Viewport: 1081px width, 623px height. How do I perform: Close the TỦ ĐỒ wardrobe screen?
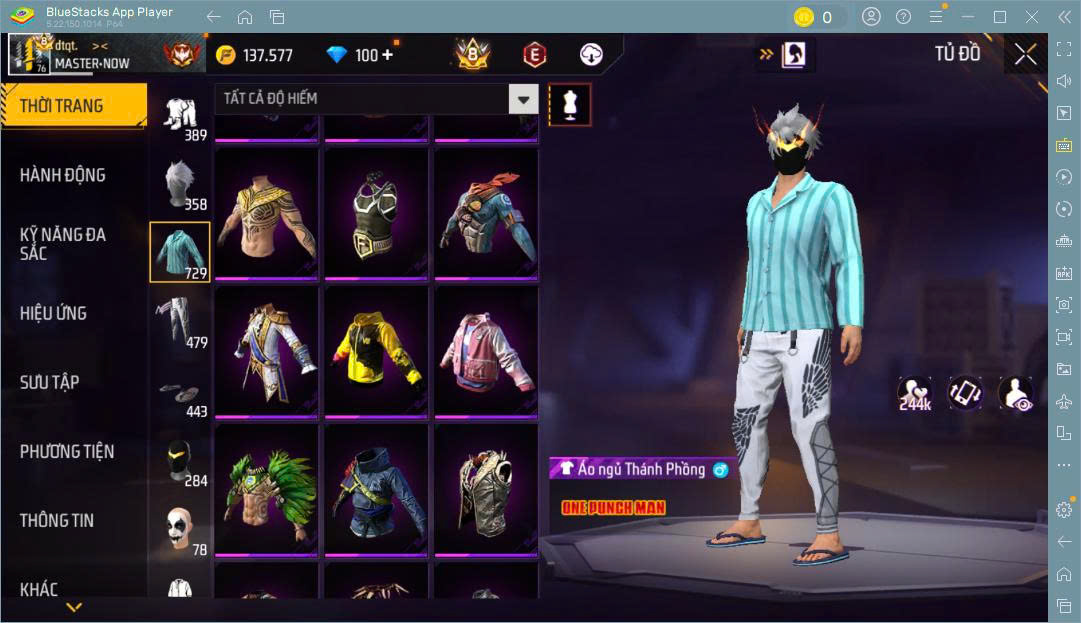point(1025,54)
